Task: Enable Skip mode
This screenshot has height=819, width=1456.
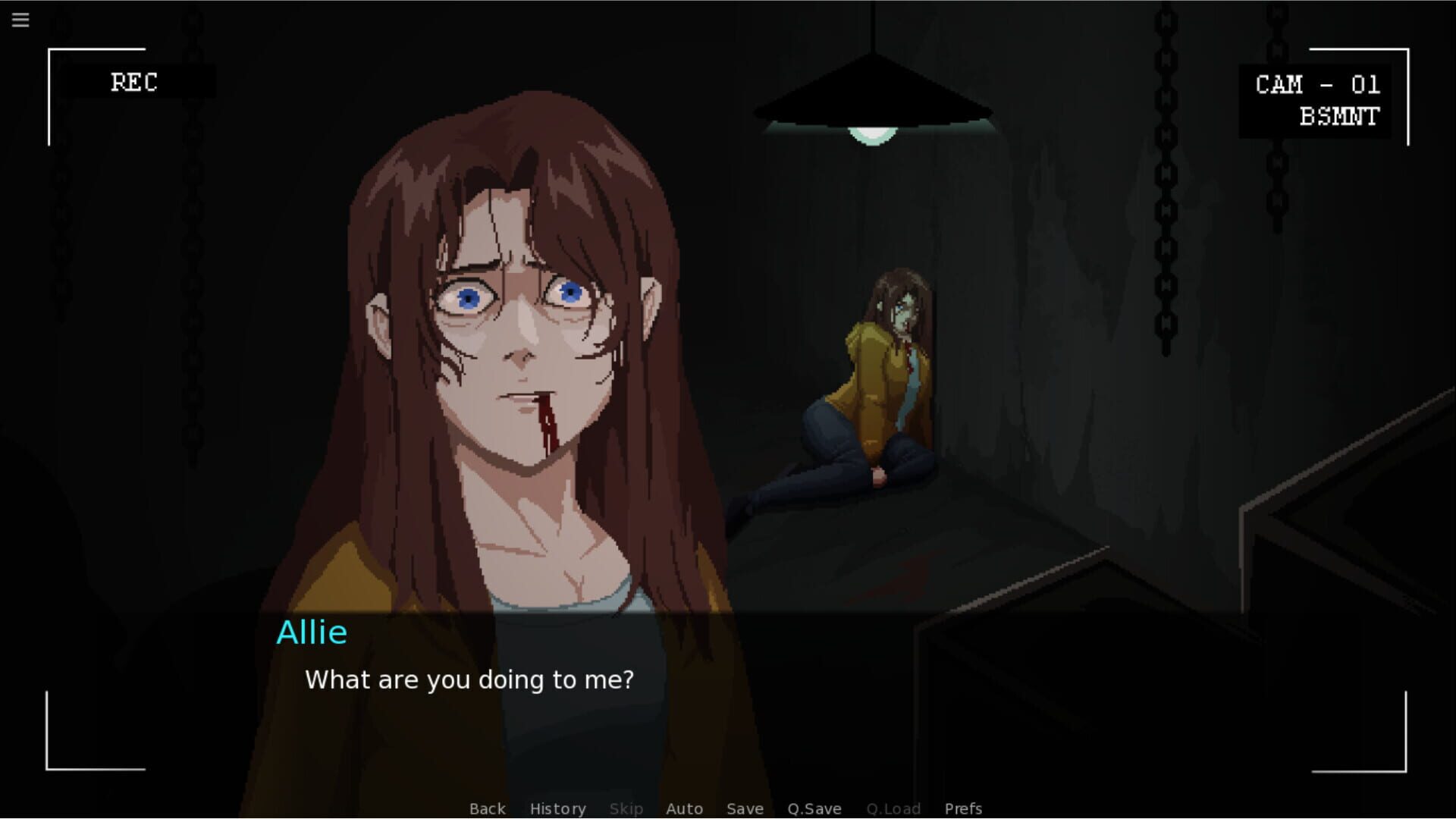Action: [x=626, y=808]
